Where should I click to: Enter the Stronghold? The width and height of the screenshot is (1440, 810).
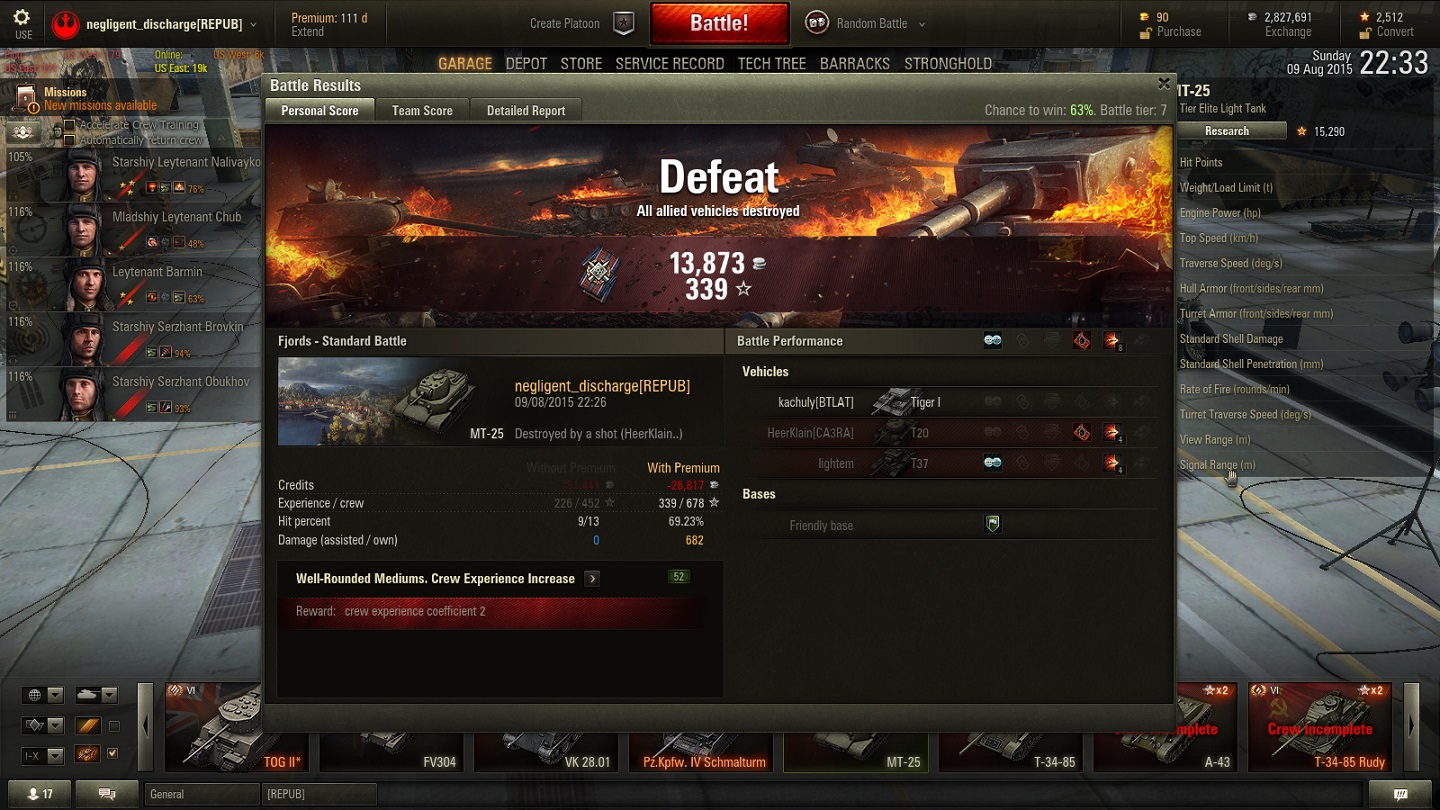(947, 64)
